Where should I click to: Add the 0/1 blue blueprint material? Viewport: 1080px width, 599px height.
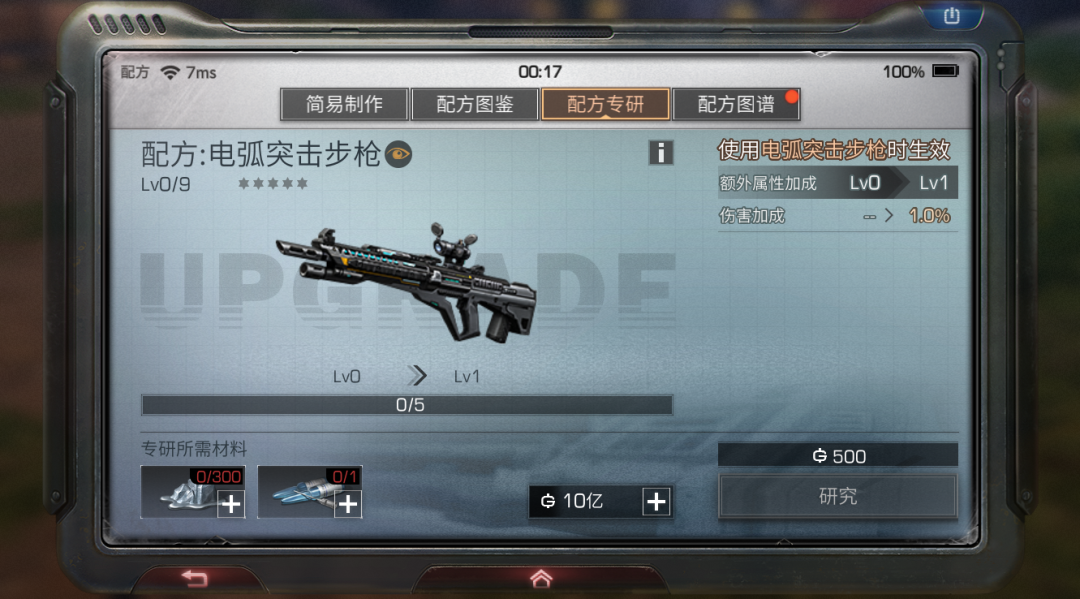pyautogui.click(x=347, y=504)
